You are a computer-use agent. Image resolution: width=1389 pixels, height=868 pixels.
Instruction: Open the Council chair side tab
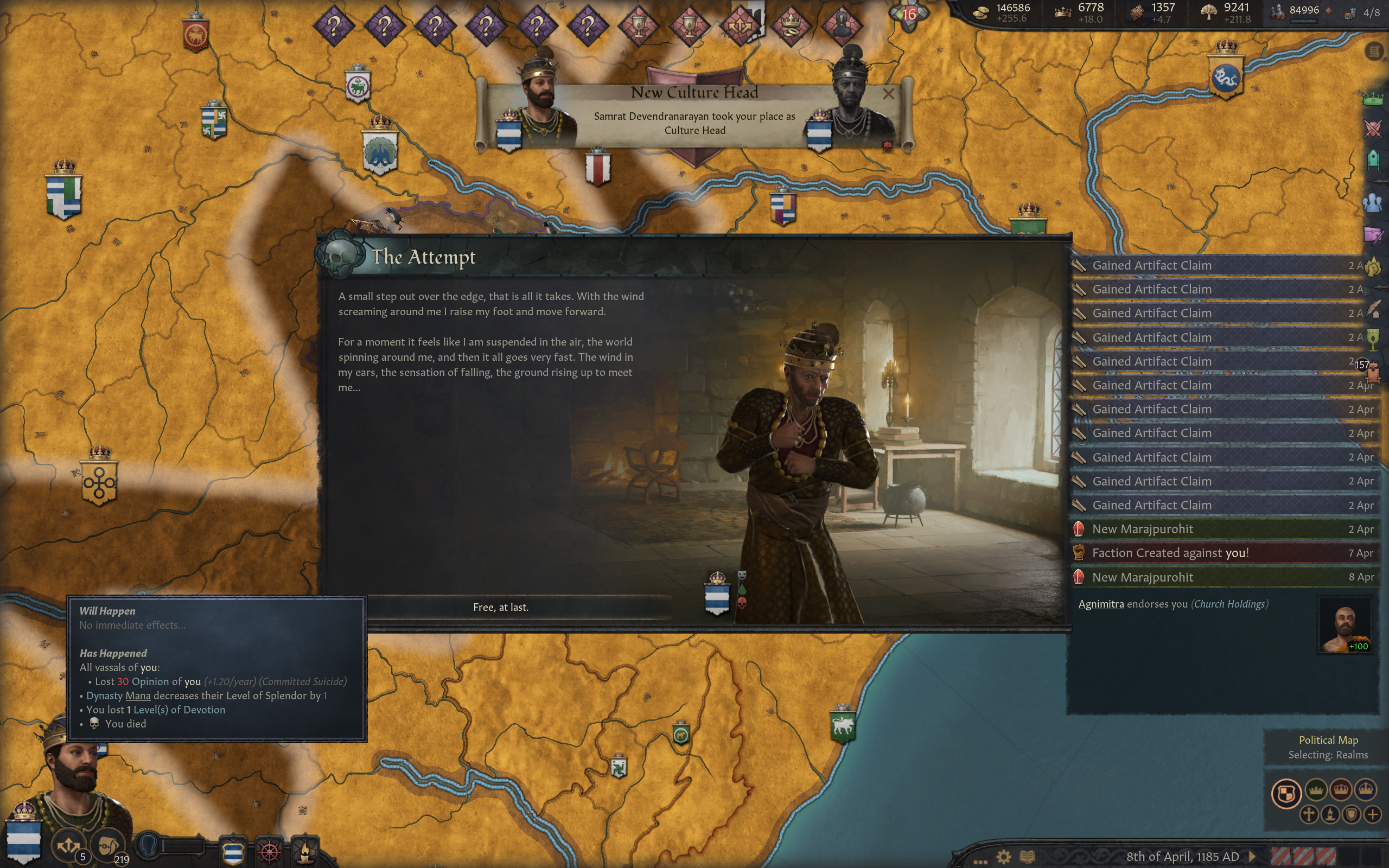click(1372, 159)
